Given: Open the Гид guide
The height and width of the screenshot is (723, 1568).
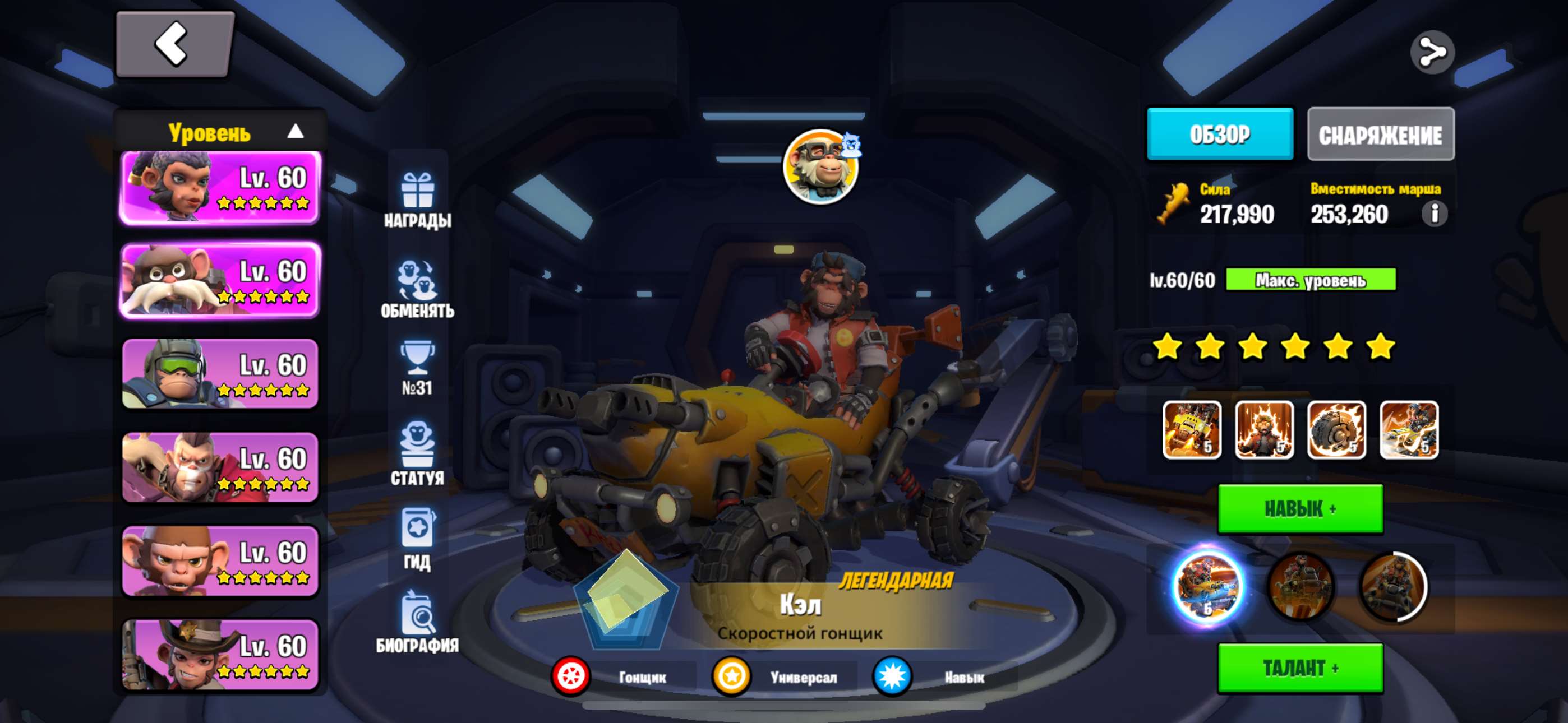Looking at the screenshot, I should tap(418, 538).
